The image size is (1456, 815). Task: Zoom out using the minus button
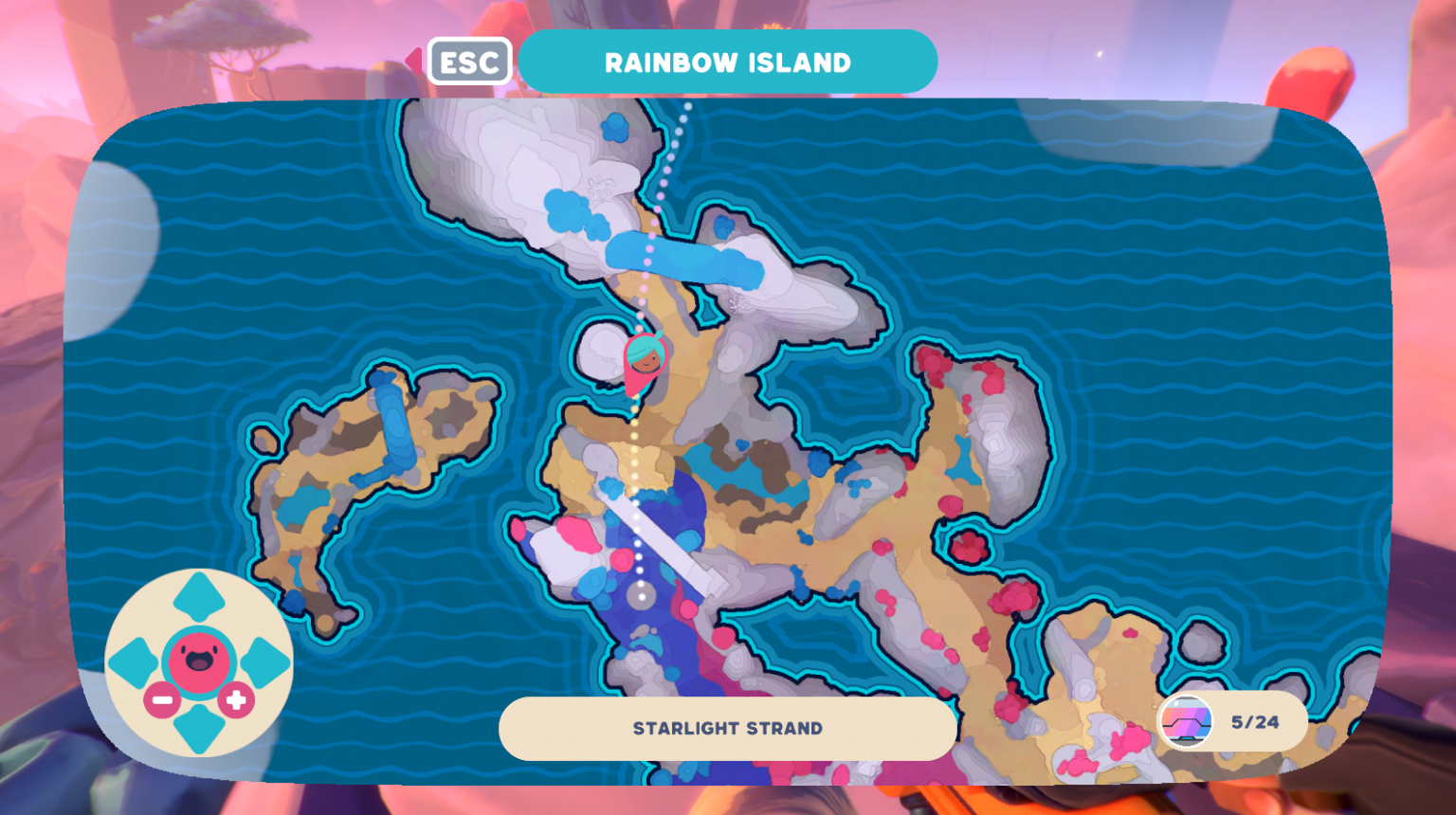[160, 701]
